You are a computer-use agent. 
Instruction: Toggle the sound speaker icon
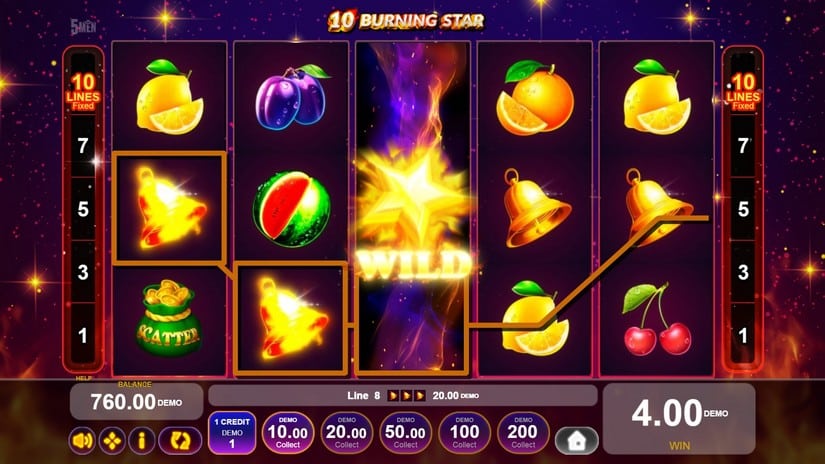(82, 439)
